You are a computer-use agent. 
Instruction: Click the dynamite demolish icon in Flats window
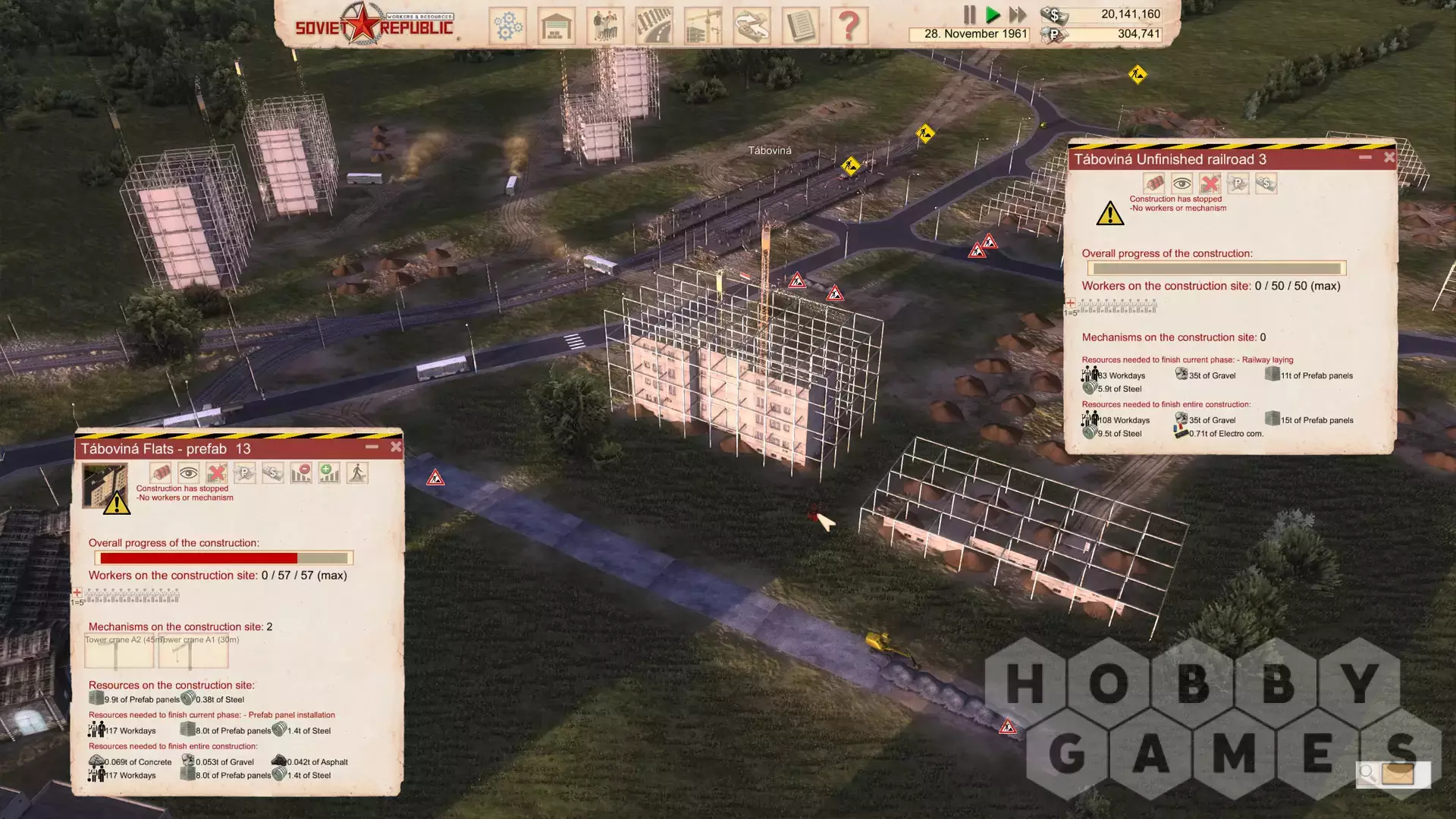[161, 473]
